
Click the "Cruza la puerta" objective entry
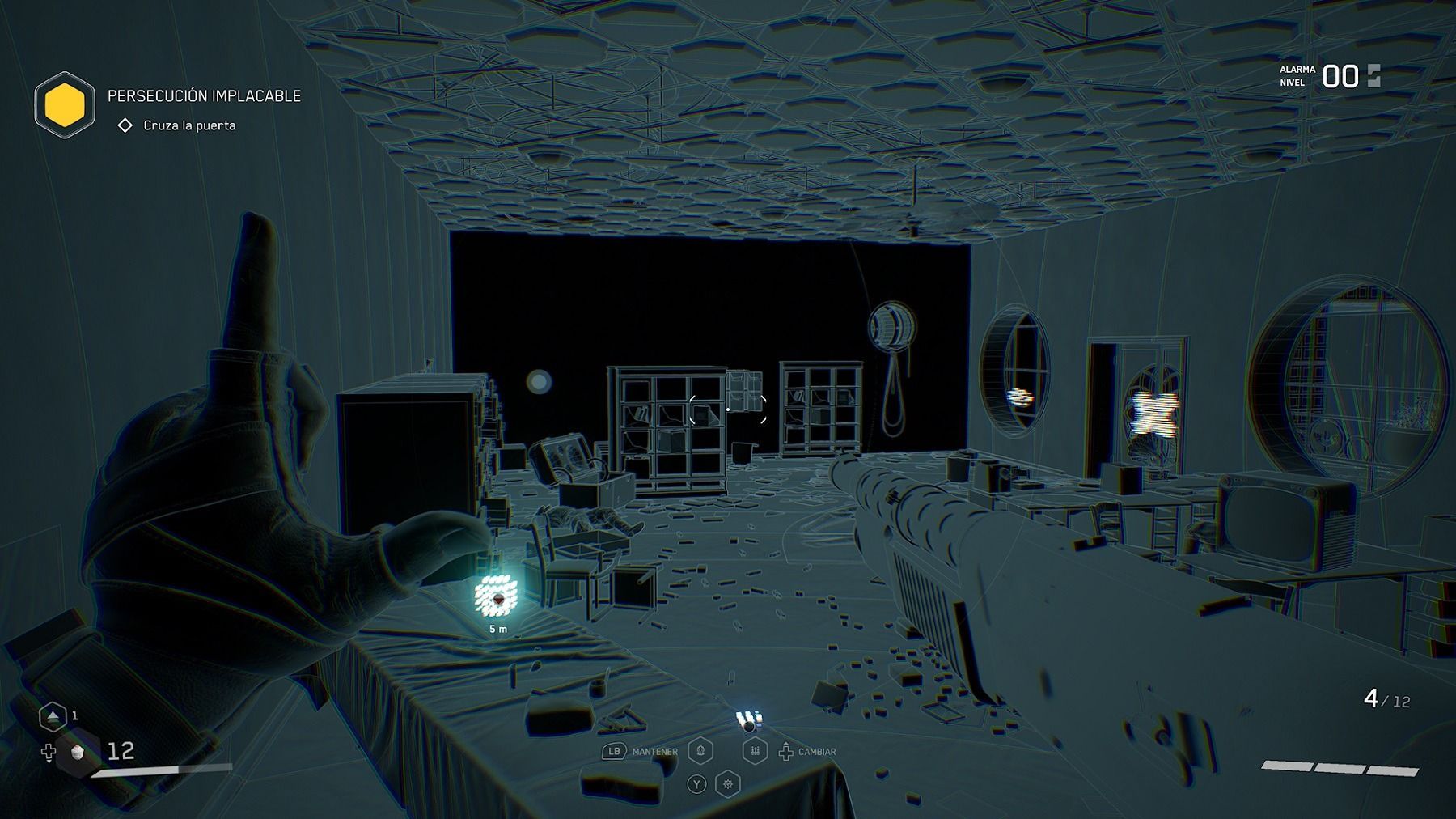pyautogui.click(x=188, y=125)
